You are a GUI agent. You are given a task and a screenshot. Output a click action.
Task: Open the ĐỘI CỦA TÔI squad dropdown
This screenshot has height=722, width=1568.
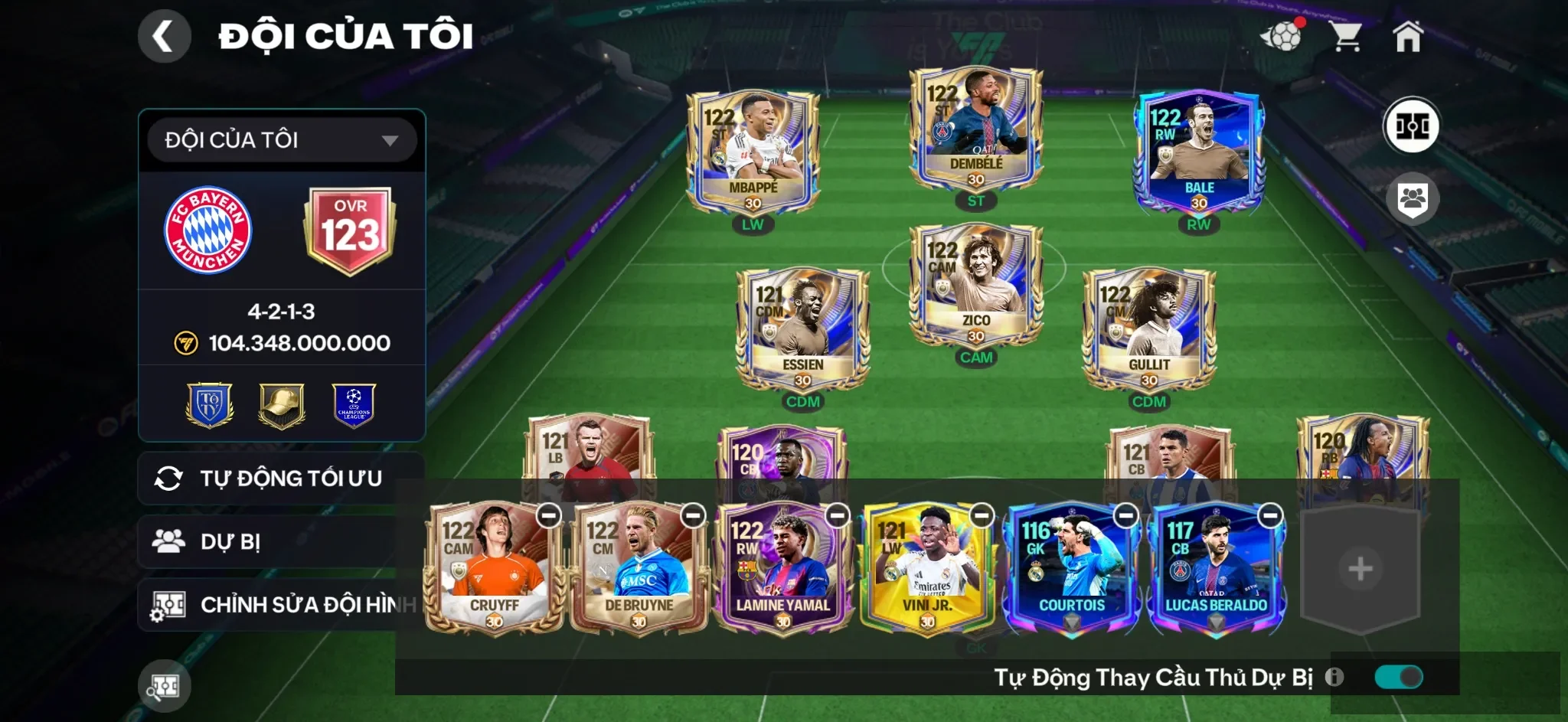[x=282, y=140]
